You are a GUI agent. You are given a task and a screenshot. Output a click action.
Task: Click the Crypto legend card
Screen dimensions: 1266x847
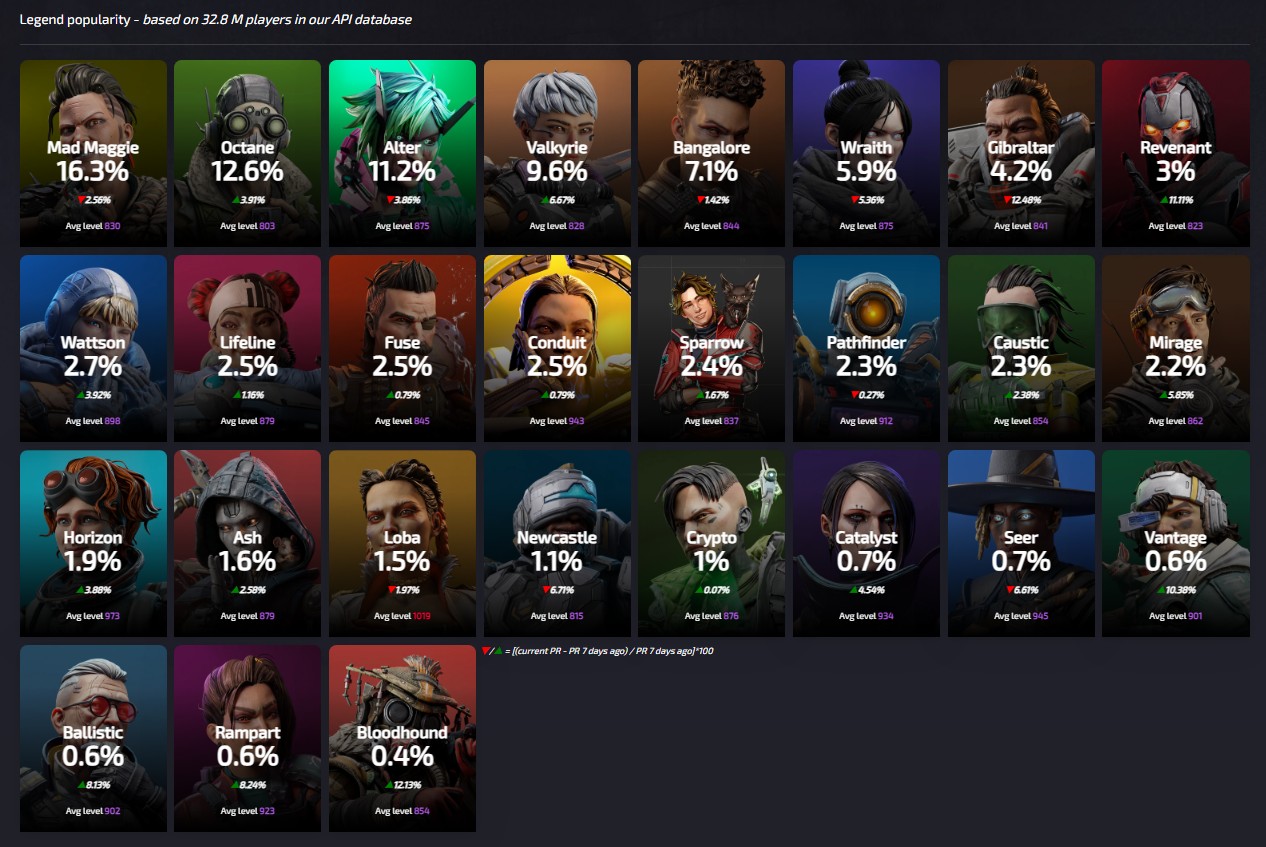click(x=711, y=543)
